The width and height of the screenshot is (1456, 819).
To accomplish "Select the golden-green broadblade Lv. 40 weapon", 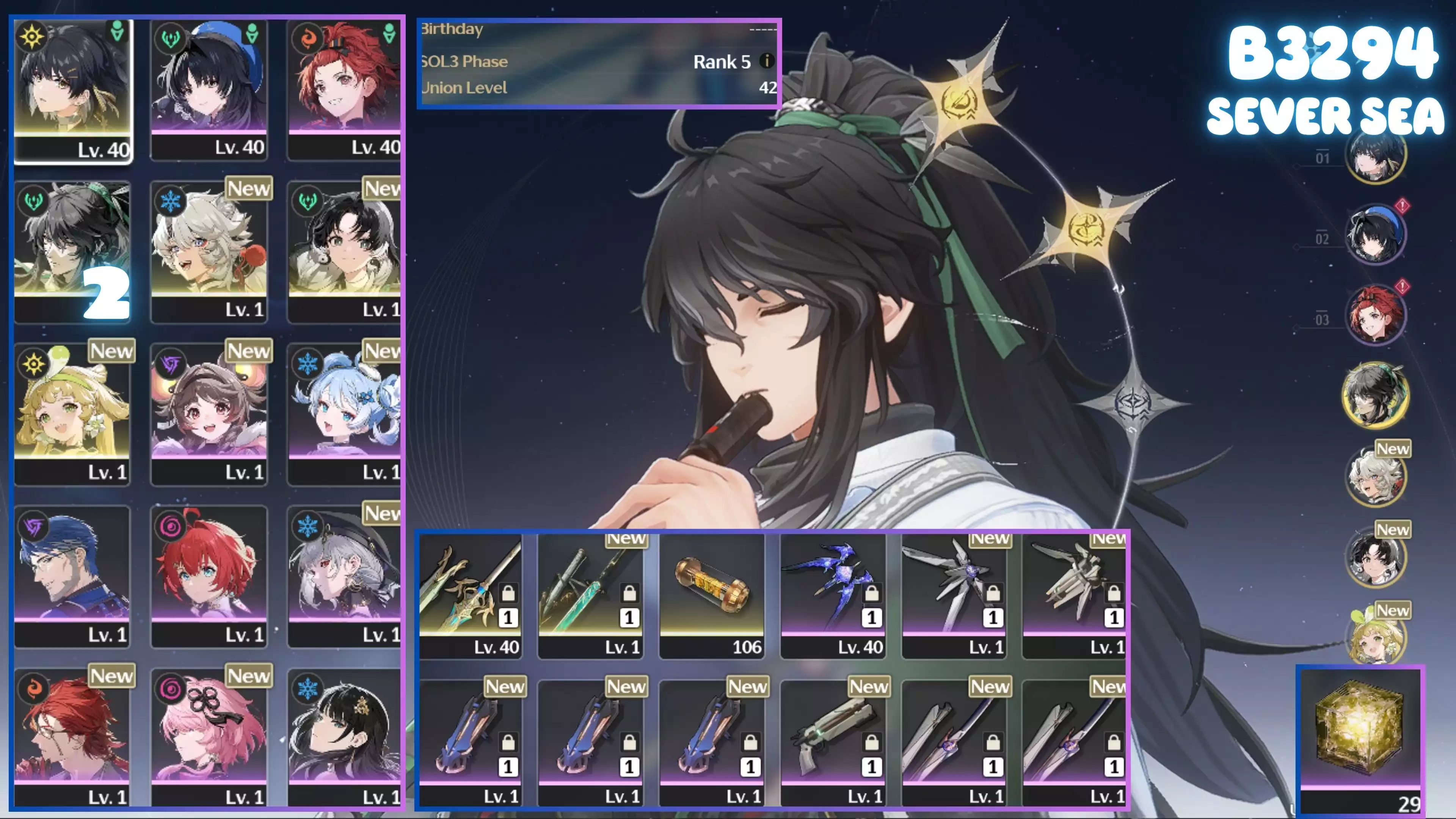I will 470,595.
